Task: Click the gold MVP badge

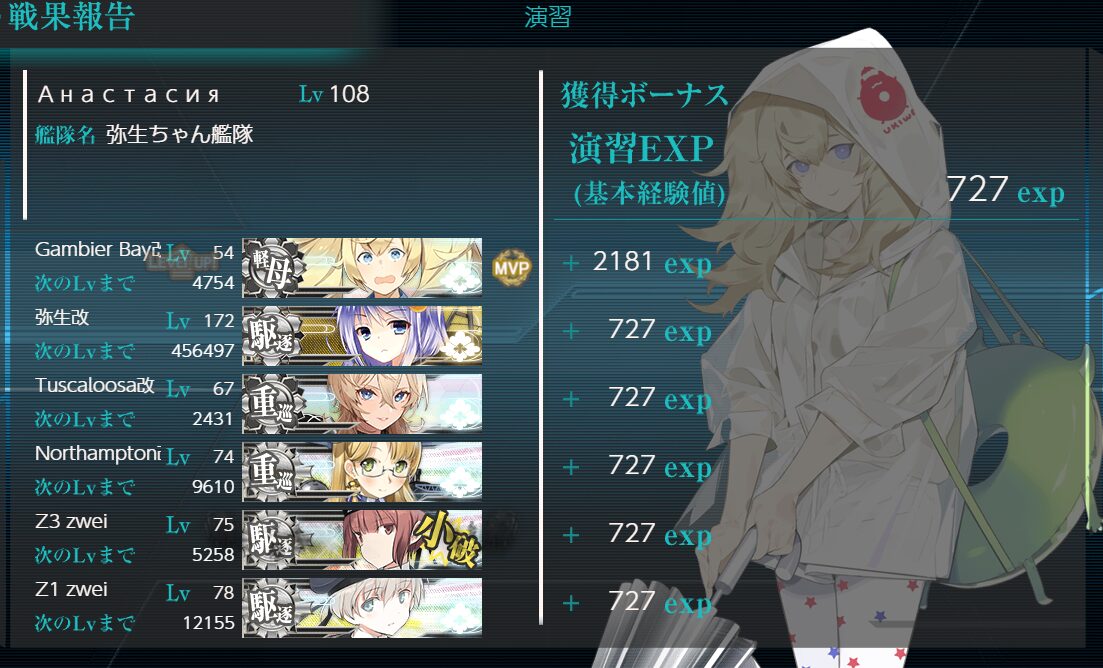Action: pyautogui.click(x=511, y=267)
